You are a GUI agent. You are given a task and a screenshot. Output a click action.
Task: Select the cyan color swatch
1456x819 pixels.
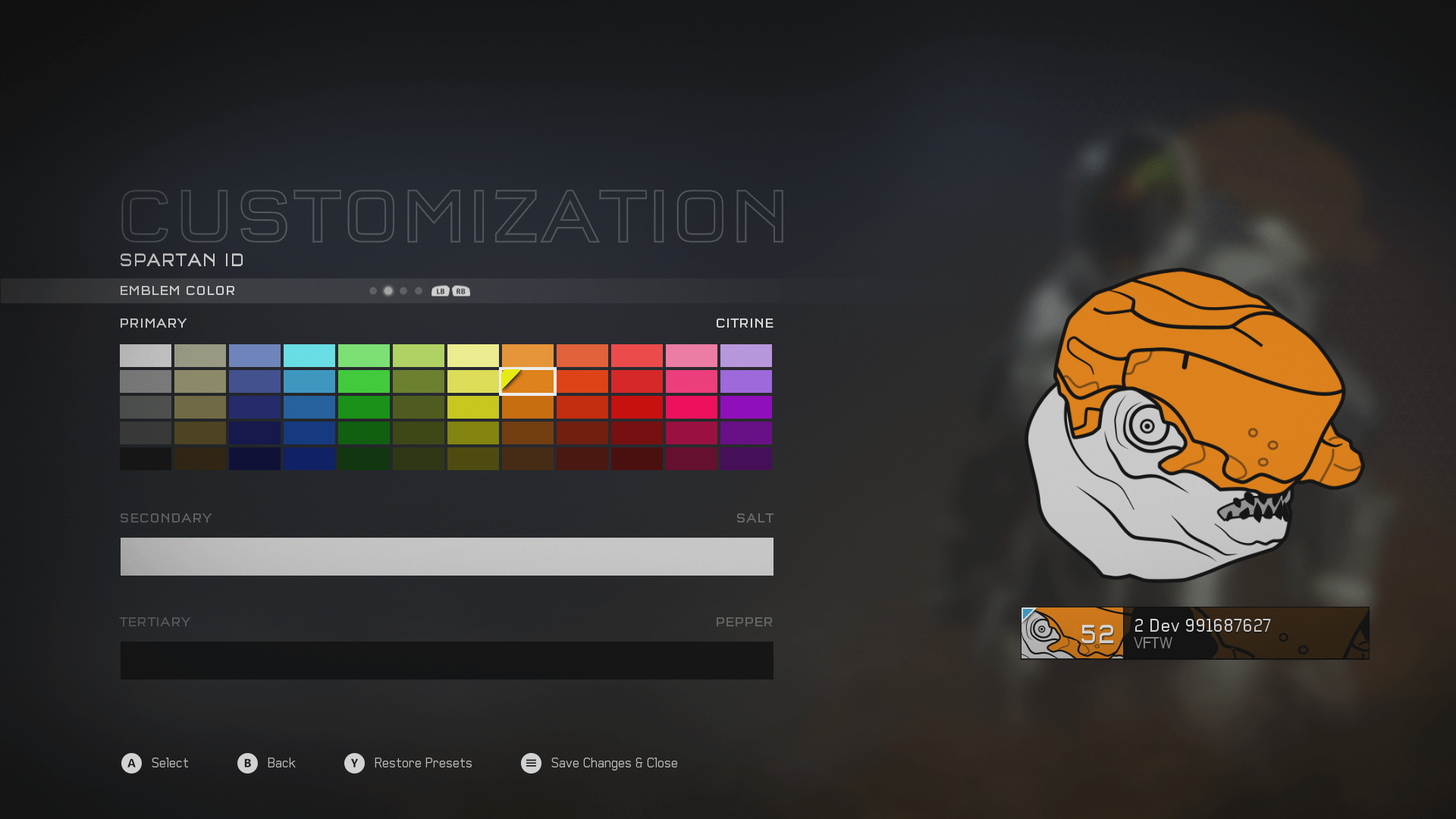coord(309,356)
